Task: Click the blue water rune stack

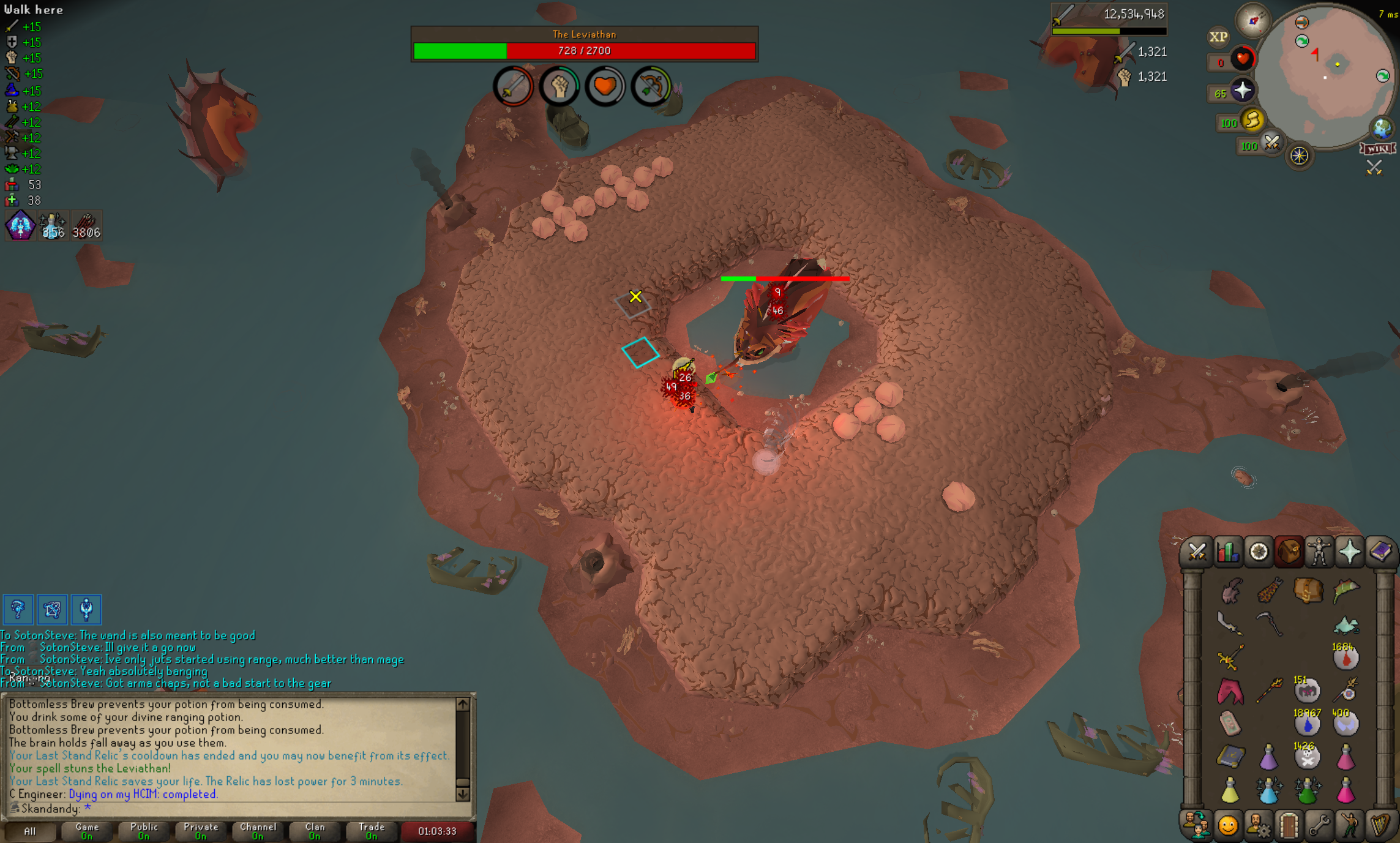Action: [x=1307, y=724]
